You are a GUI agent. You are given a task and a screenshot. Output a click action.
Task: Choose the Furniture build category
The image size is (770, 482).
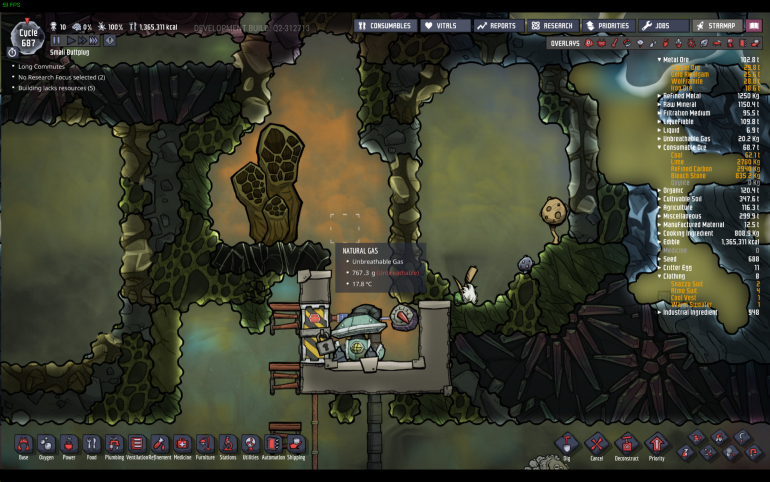tap(206, 445)
